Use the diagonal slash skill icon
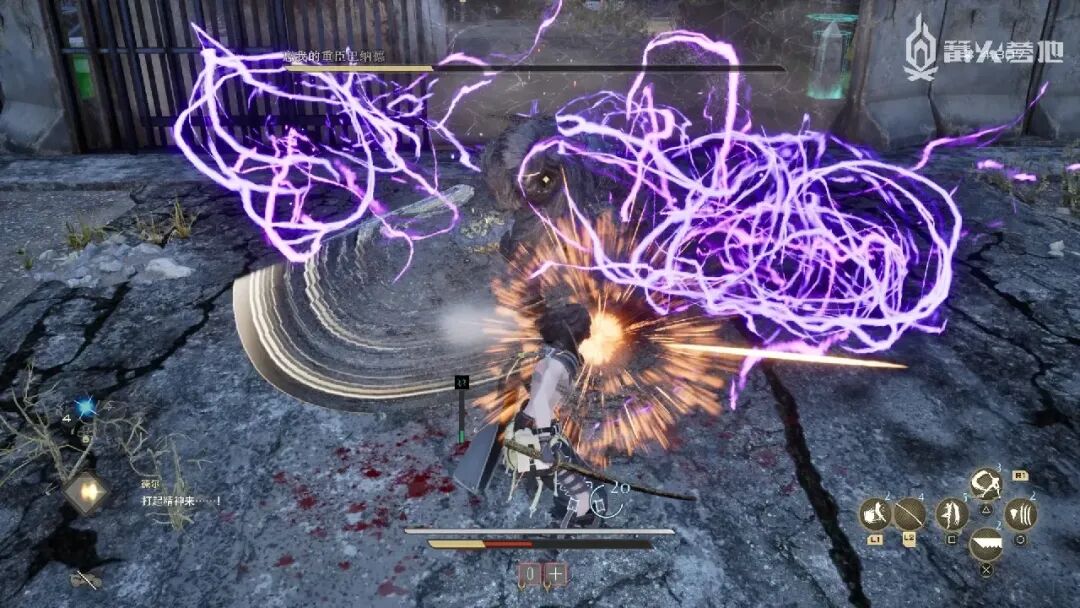 910,515
